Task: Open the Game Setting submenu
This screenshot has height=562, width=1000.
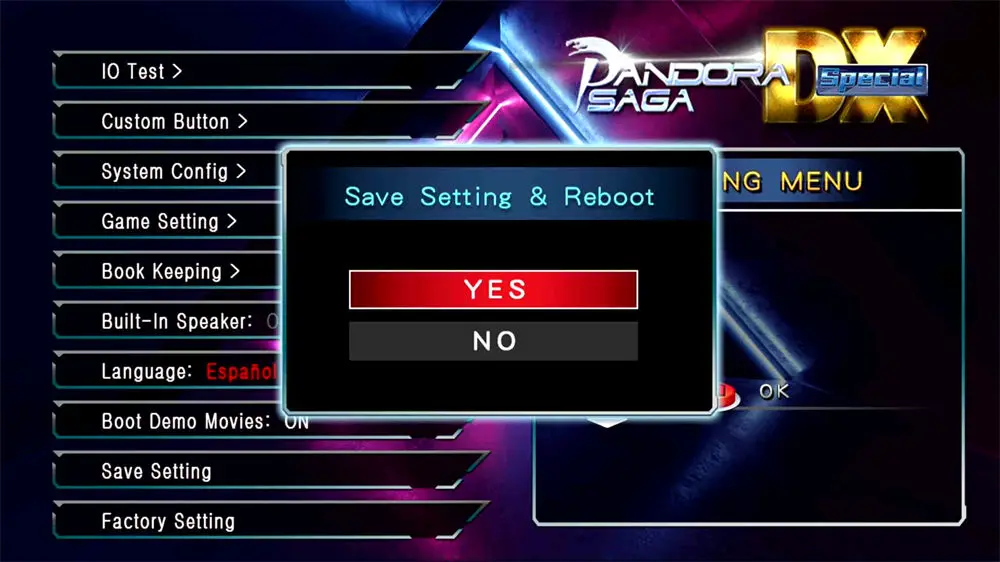Action: click(169, 222)
